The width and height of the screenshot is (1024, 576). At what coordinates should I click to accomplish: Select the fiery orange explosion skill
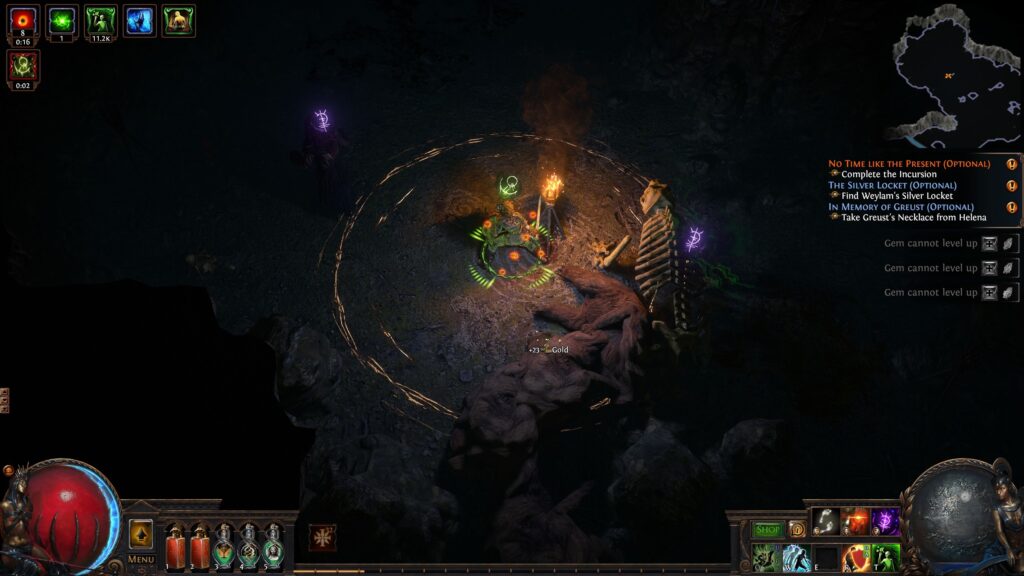[x=856, y=521]
